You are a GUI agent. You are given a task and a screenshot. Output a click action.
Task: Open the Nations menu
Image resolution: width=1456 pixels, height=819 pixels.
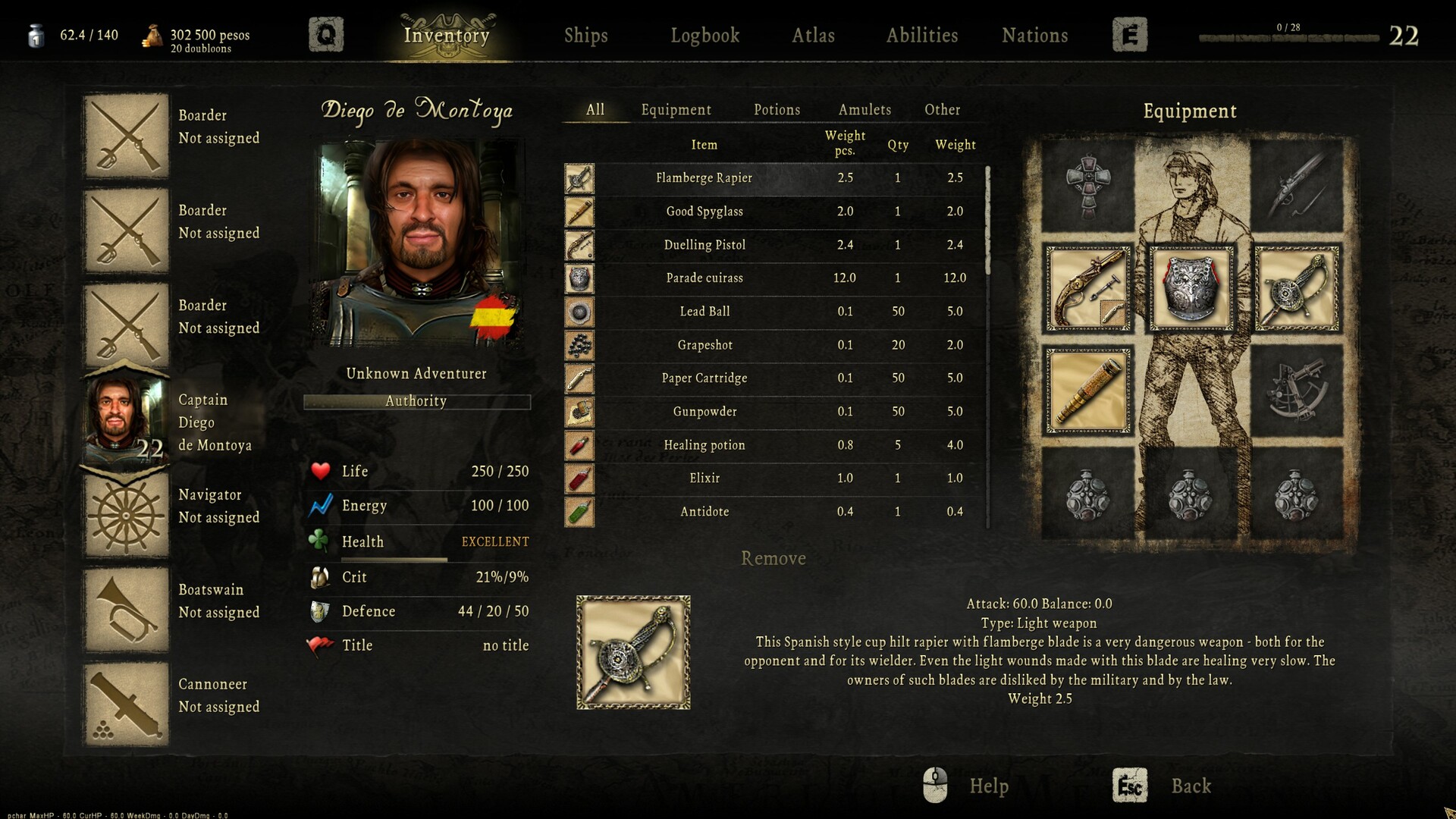pyautogui.click(x=1034, y=35)
